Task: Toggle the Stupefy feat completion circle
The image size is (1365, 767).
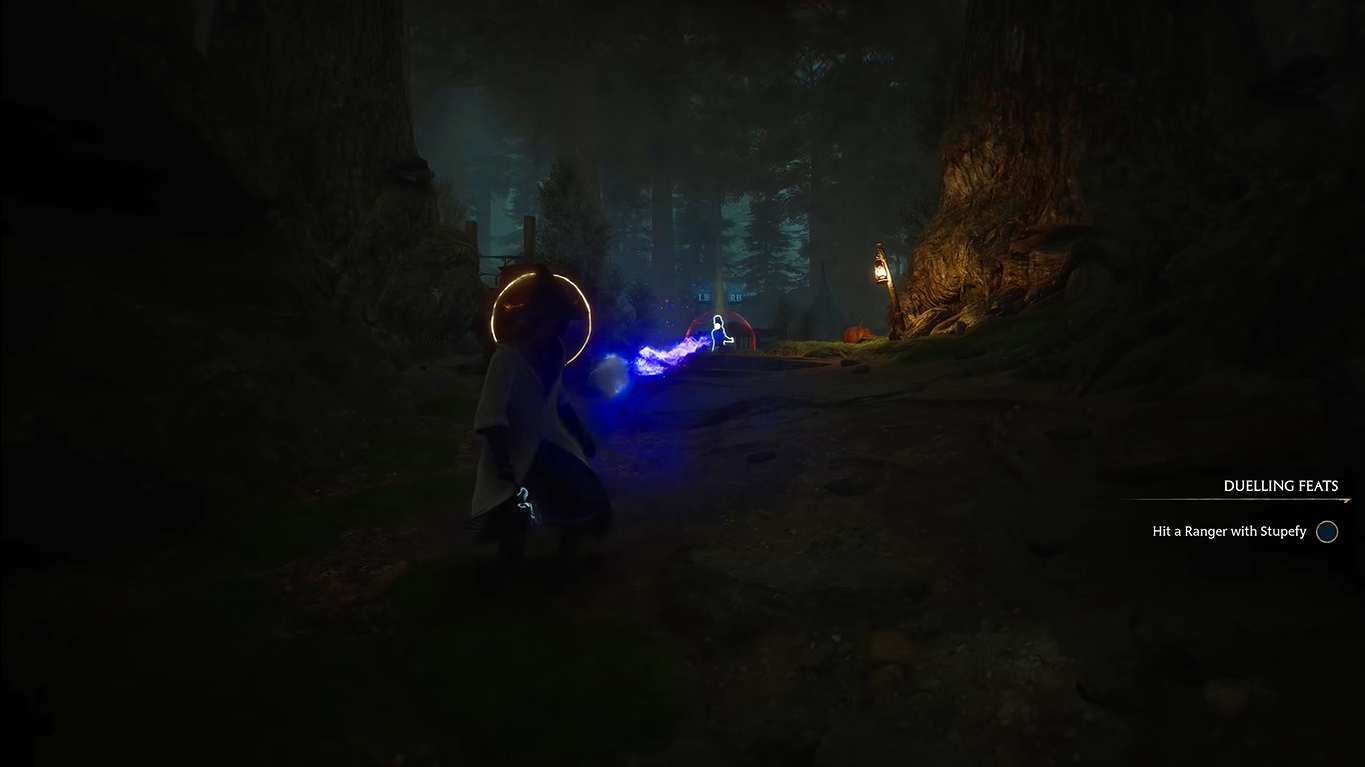Action: (x=1326, y=532)
